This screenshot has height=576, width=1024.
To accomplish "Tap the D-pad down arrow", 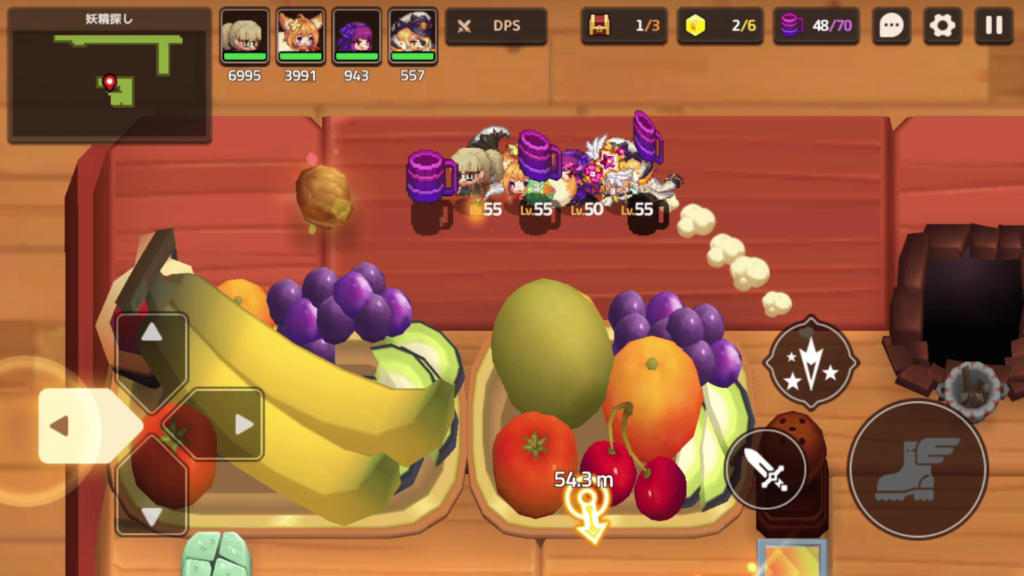I will (x=152, y=504).
